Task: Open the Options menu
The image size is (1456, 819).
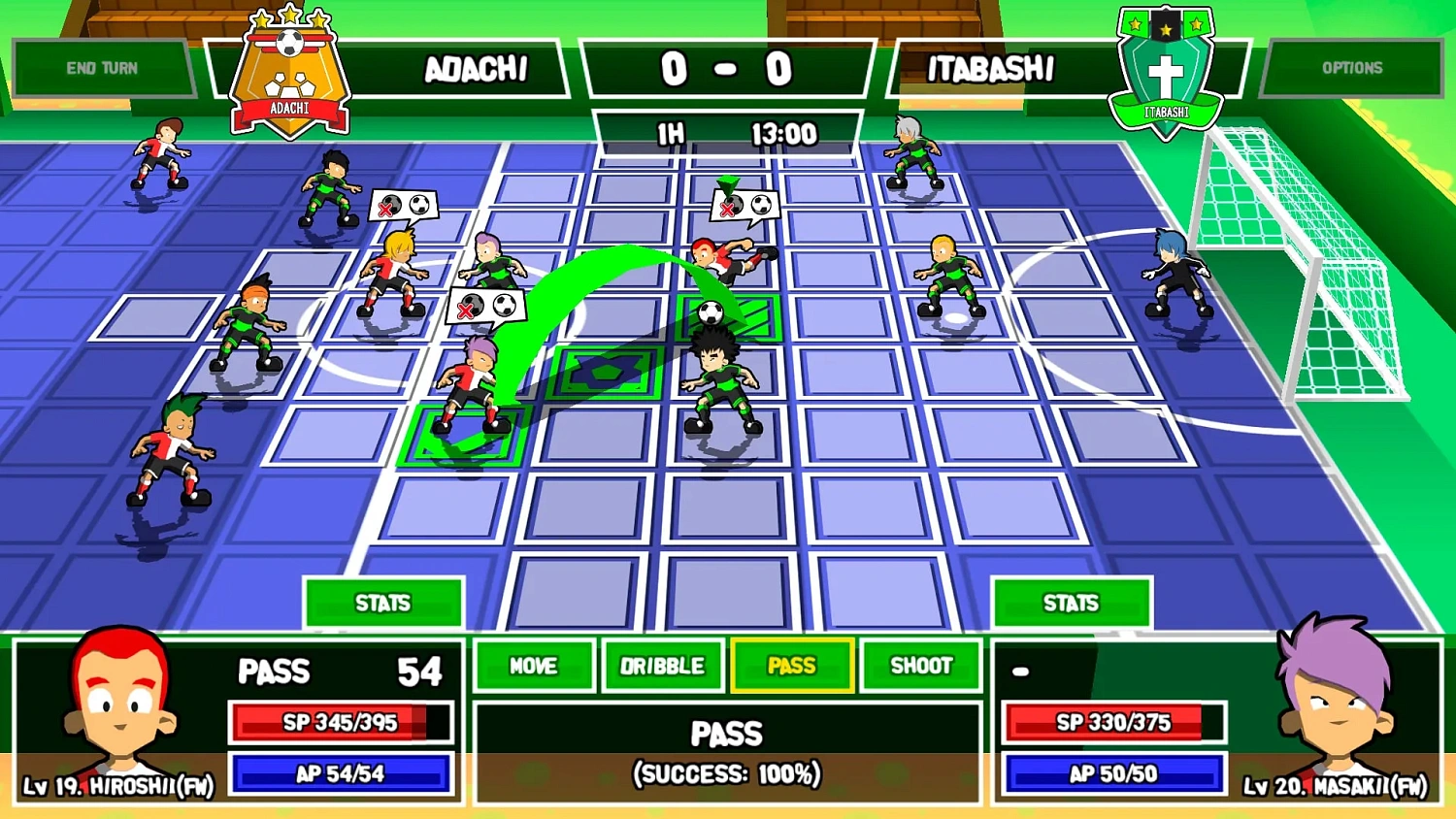Action: coord(1353,67)
